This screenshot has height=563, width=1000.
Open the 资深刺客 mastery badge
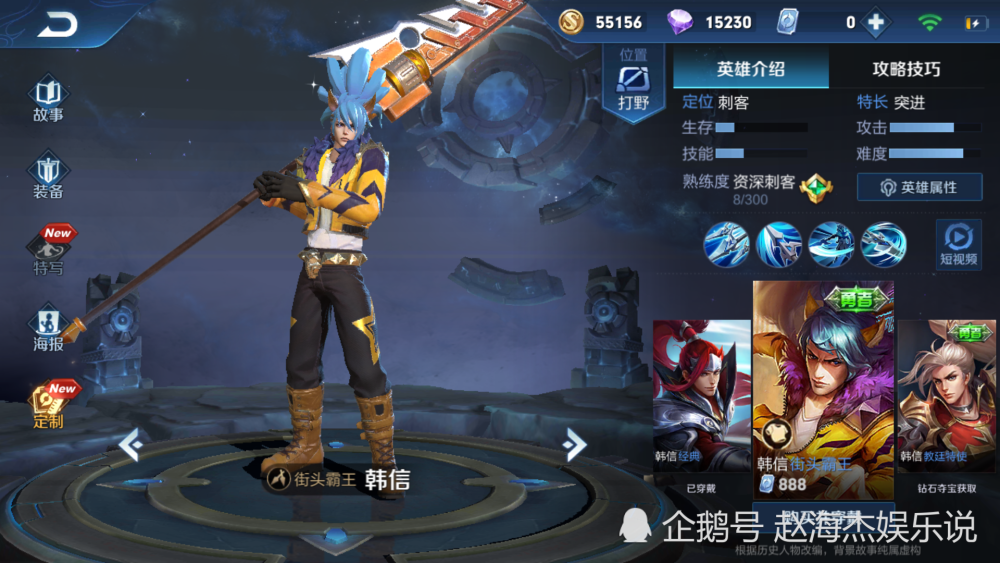817,186
